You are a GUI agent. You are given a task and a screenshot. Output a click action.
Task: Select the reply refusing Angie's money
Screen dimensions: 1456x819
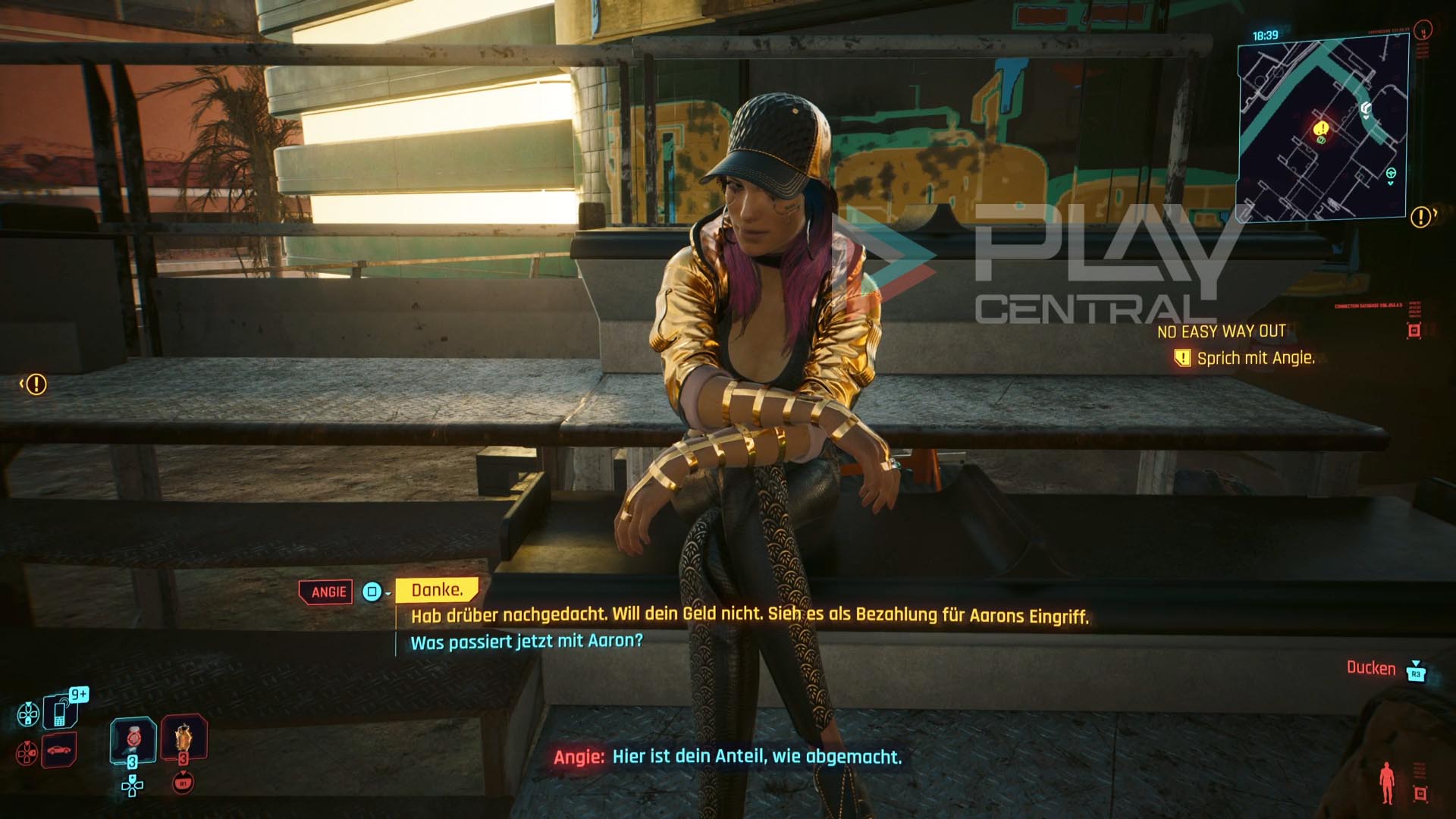749,615
